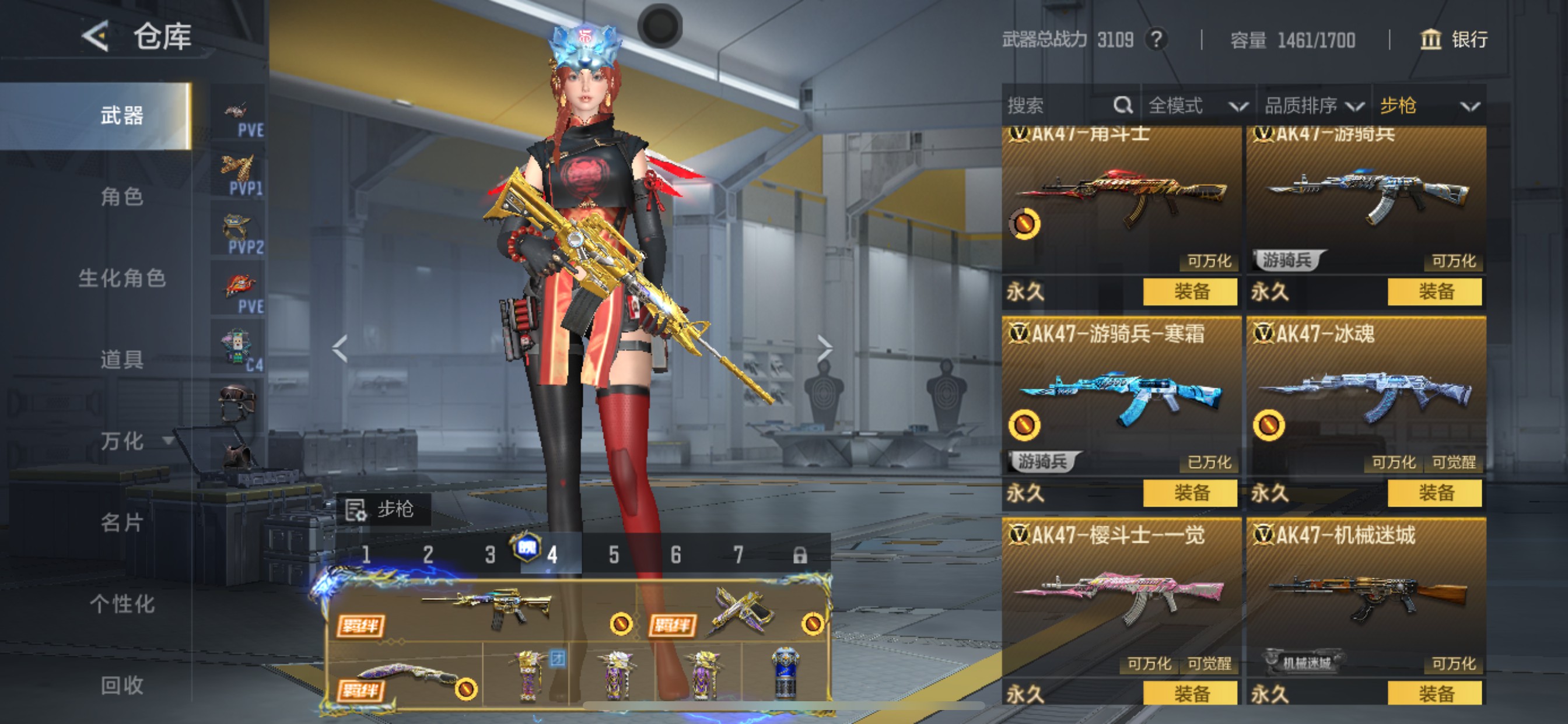Go back using the arrow beside 仓库
1568x724 pixels.
point(96,37)
